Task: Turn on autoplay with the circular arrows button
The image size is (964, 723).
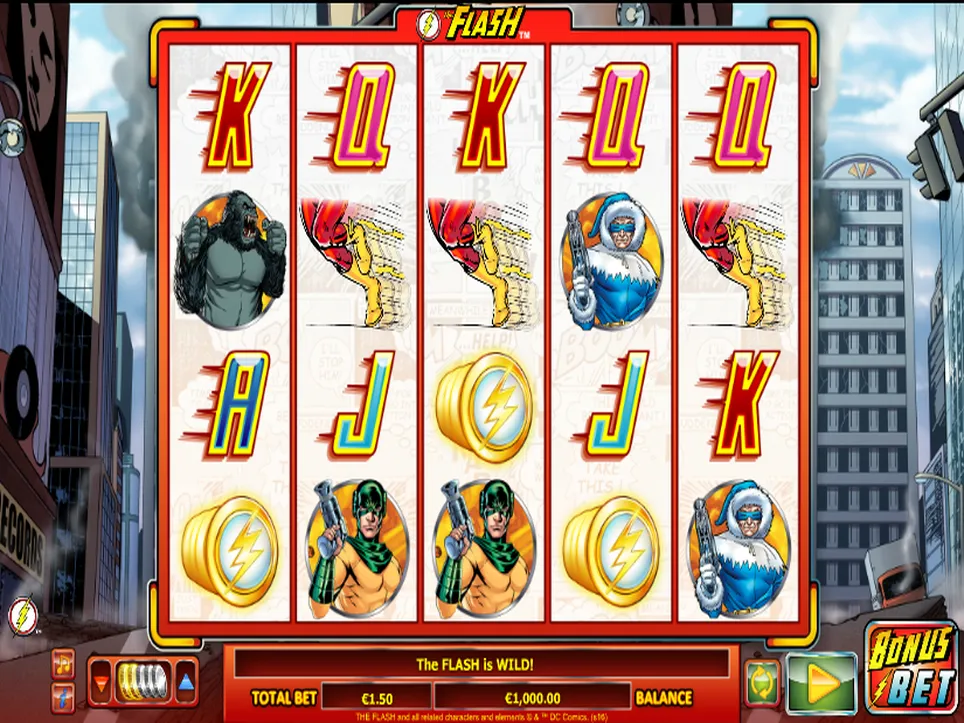Action: 761,683
